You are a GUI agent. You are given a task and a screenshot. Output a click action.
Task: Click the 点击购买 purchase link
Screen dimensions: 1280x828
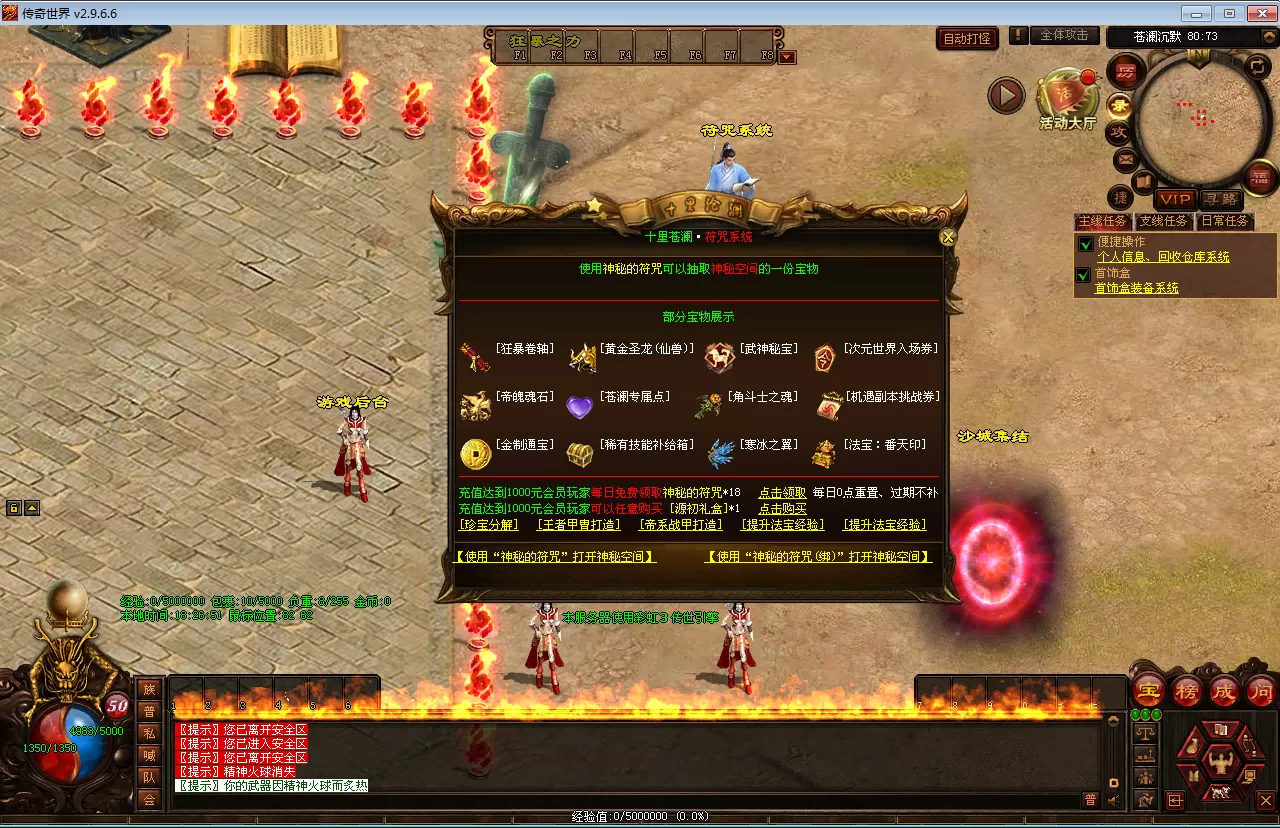pyautogui.click(x=782, y=509)
